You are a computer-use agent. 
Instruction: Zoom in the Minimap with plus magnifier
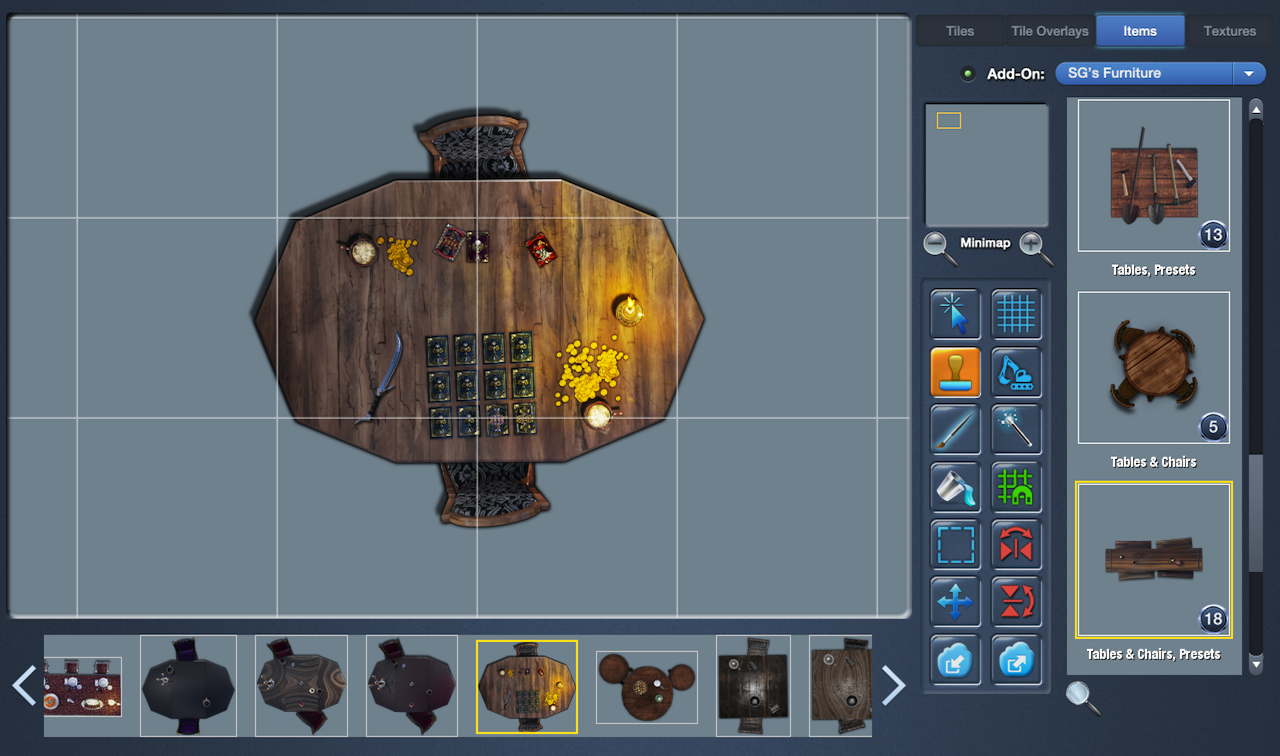1032,243
